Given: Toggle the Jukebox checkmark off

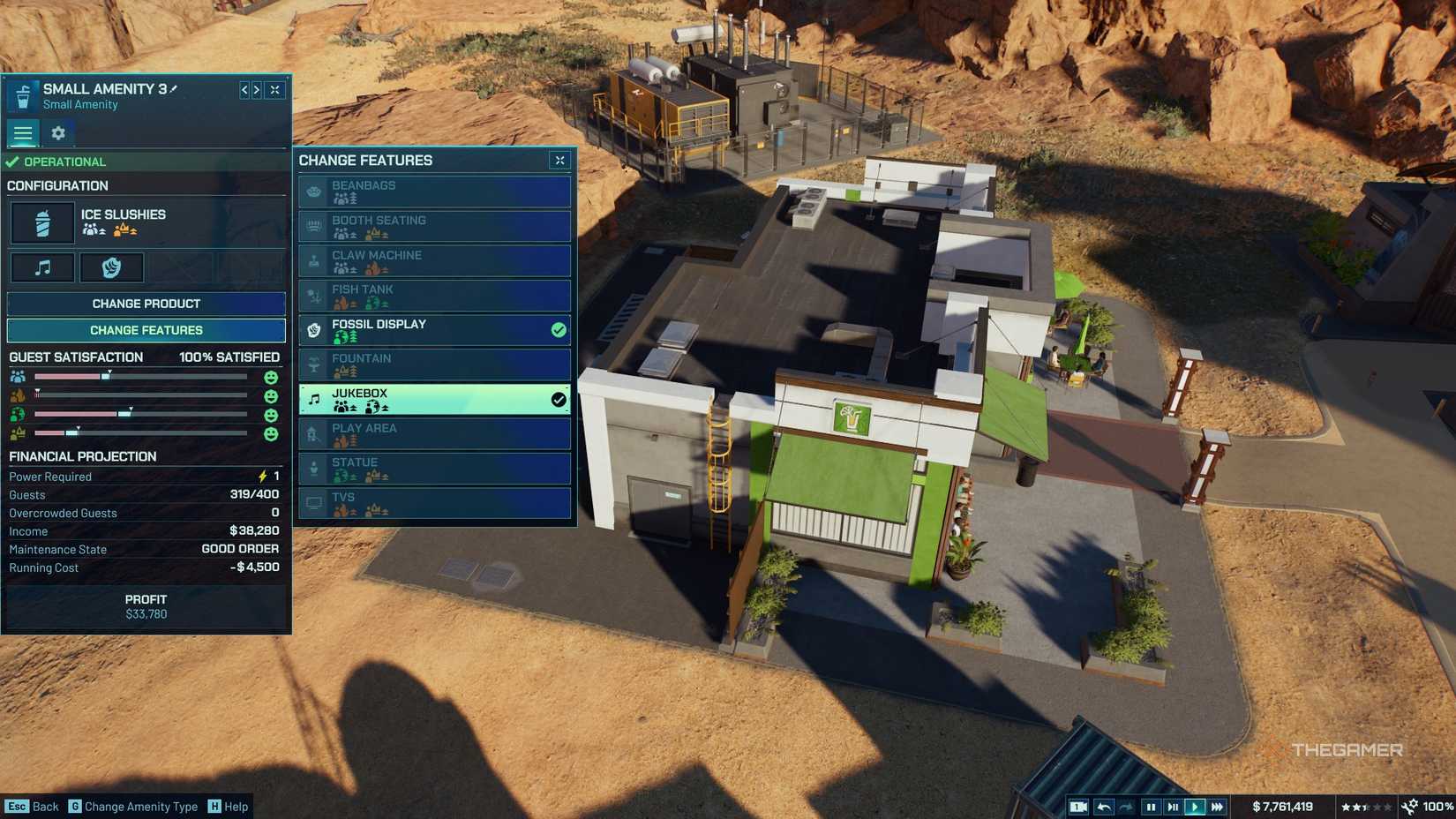Looking at the screenshot, I should click(x=557, y=399).
